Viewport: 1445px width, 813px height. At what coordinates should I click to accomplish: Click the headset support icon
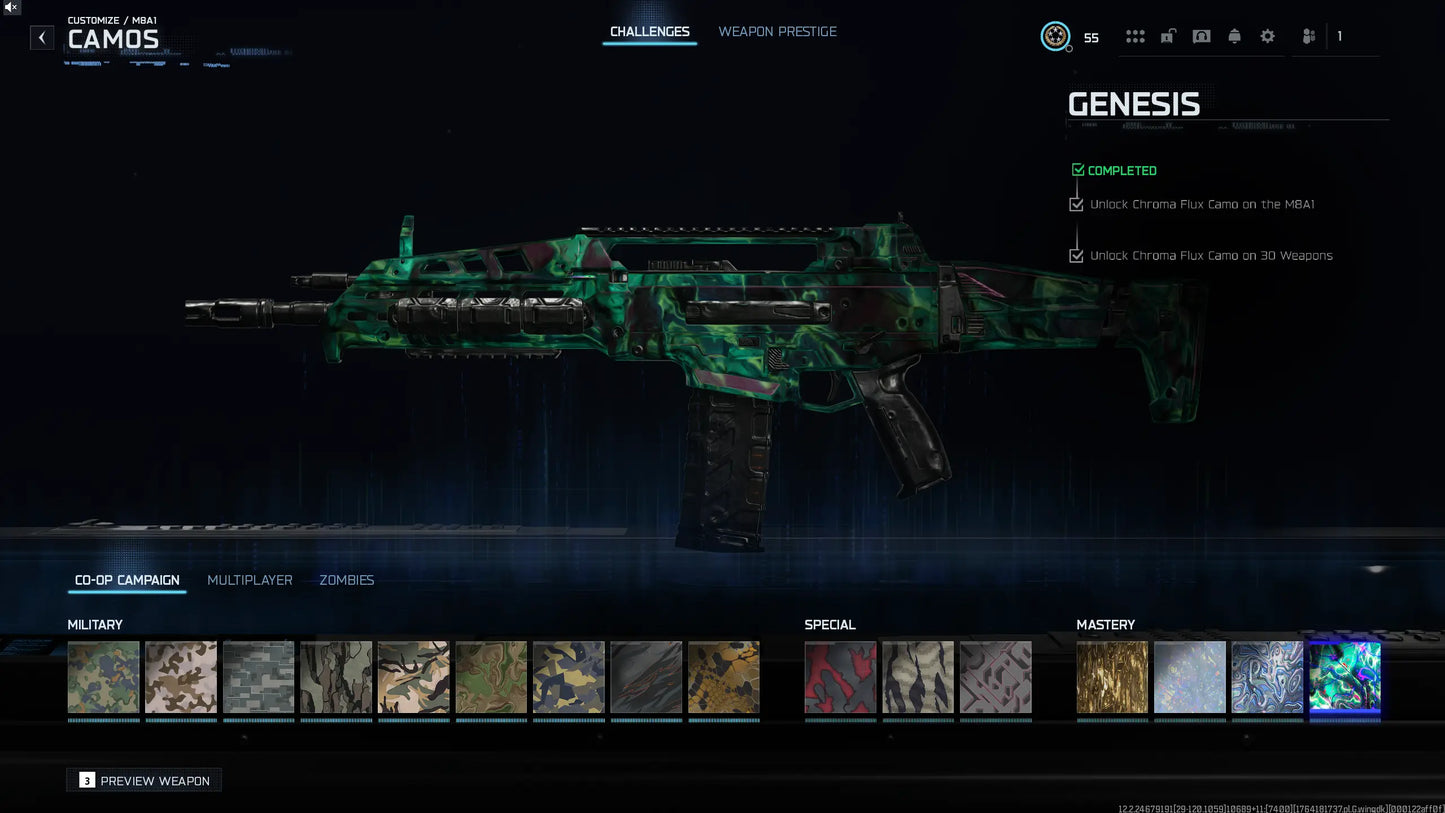(1201, 36)
